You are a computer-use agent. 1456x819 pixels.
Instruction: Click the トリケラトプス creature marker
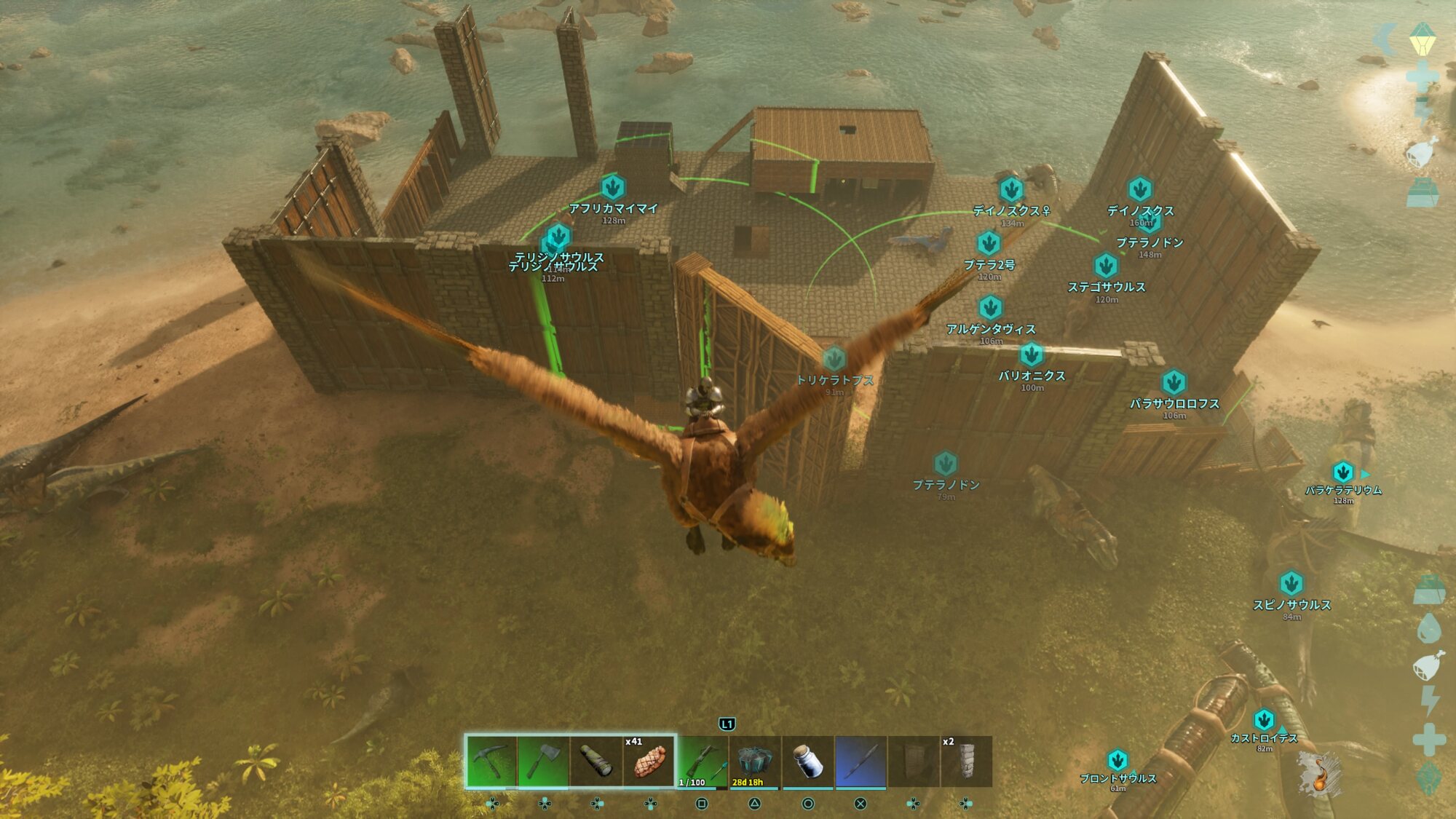tap(834, 359)
